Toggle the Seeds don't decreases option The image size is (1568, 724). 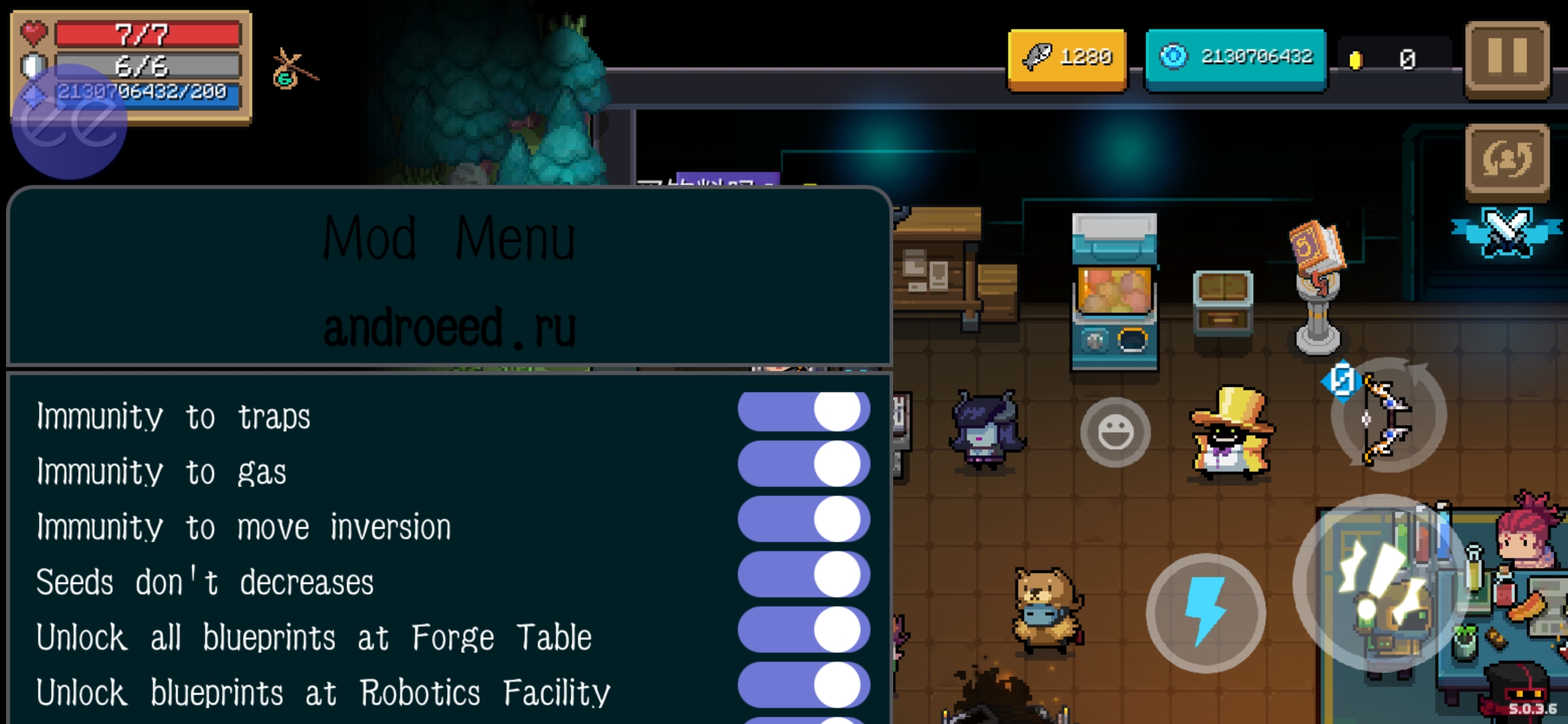click(803, 575)
